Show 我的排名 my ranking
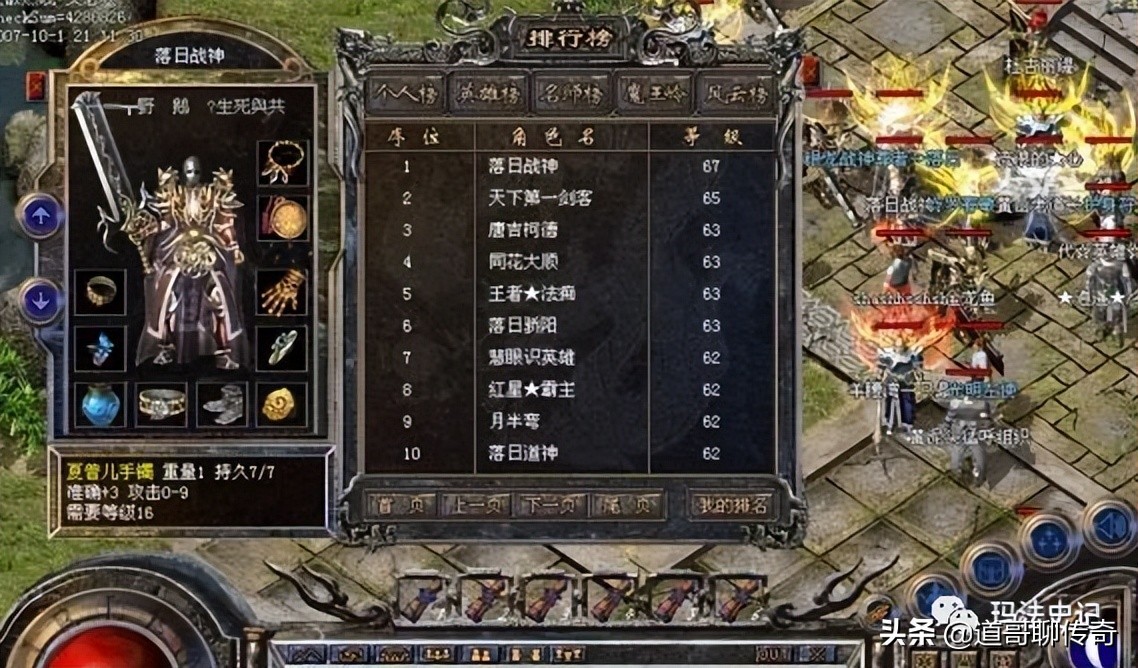Viewport: 1138px width, 668px height. tap(732, 504)
